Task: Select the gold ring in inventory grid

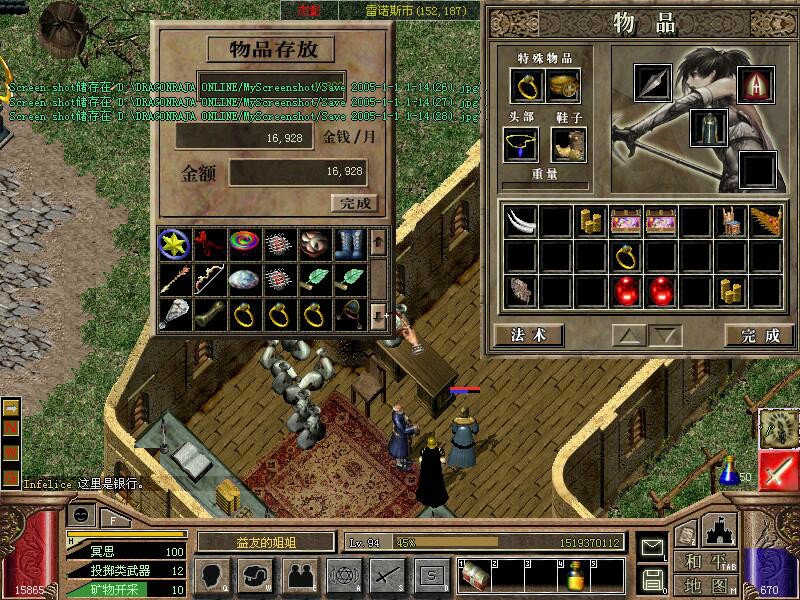Action: coord(627,257)
